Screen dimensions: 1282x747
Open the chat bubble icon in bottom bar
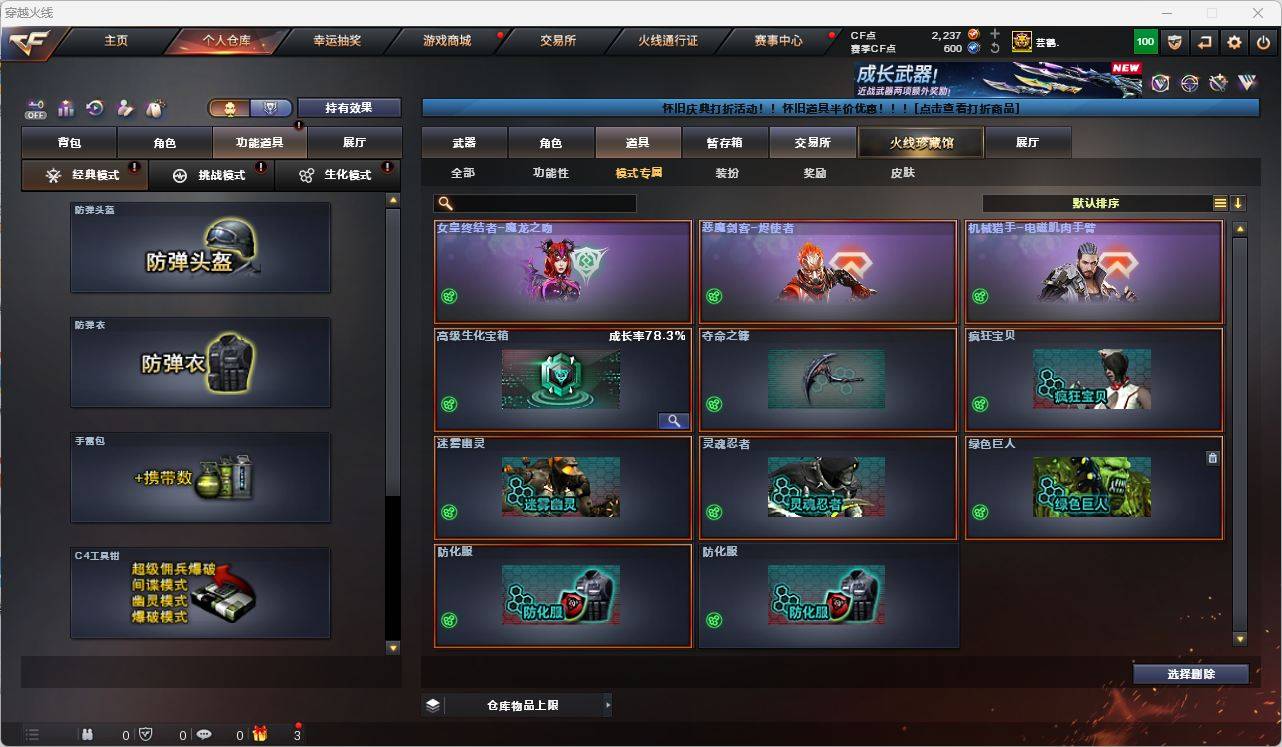(x=204, y=734)
